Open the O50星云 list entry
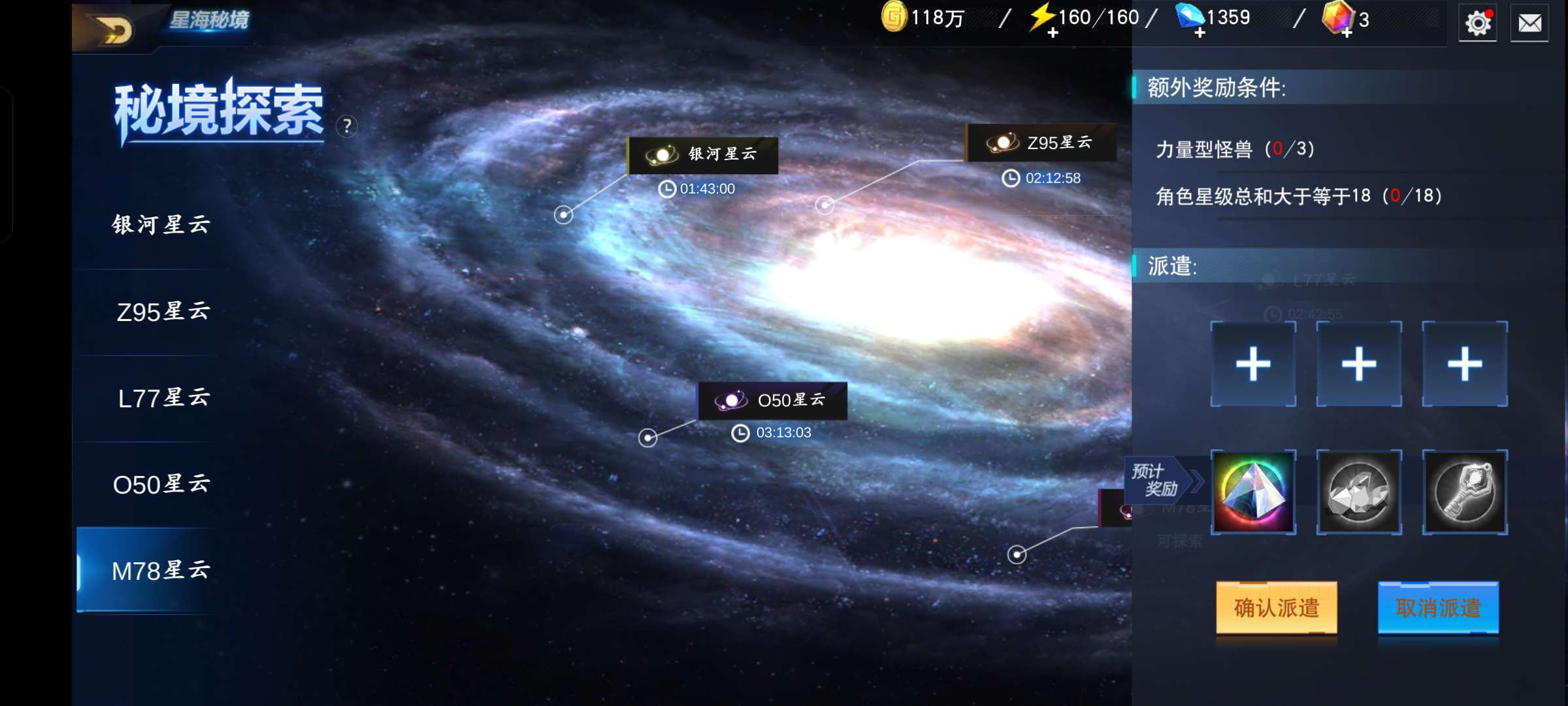The width and height of the screenshot is (1568, 706). pos(161,484)
